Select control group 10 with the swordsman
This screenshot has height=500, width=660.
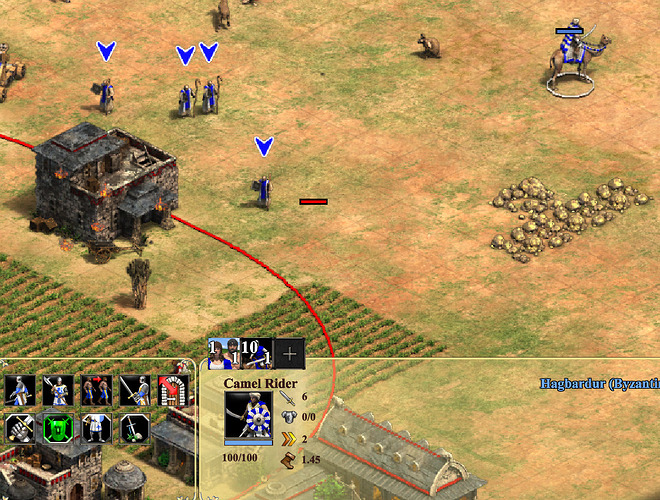pyautogui.click(x=255, y=352)
